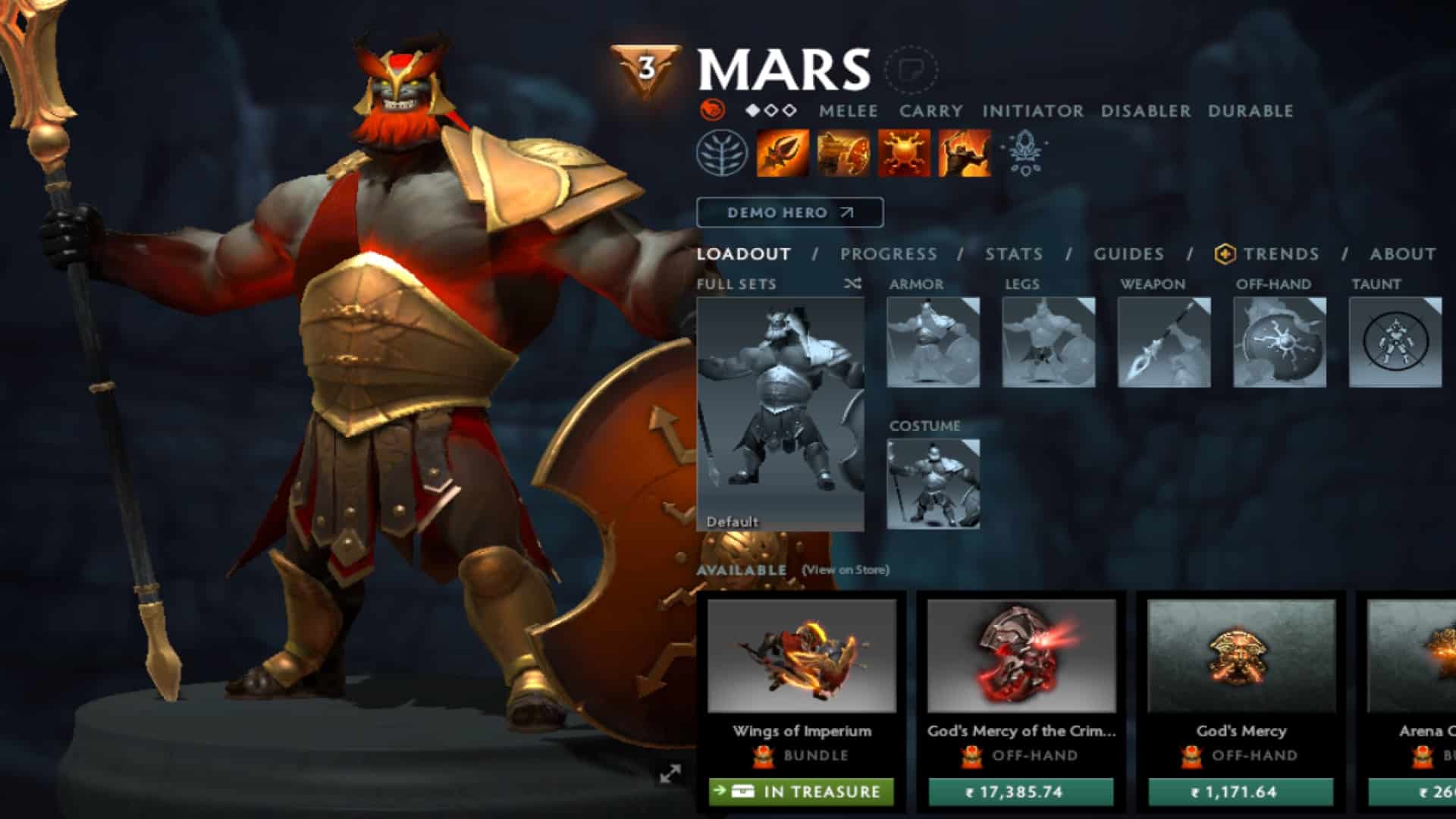This screenshot has height=819, width=1456.
Task: Select the first facet diamond under Mars
Action: tap(752, 108)
